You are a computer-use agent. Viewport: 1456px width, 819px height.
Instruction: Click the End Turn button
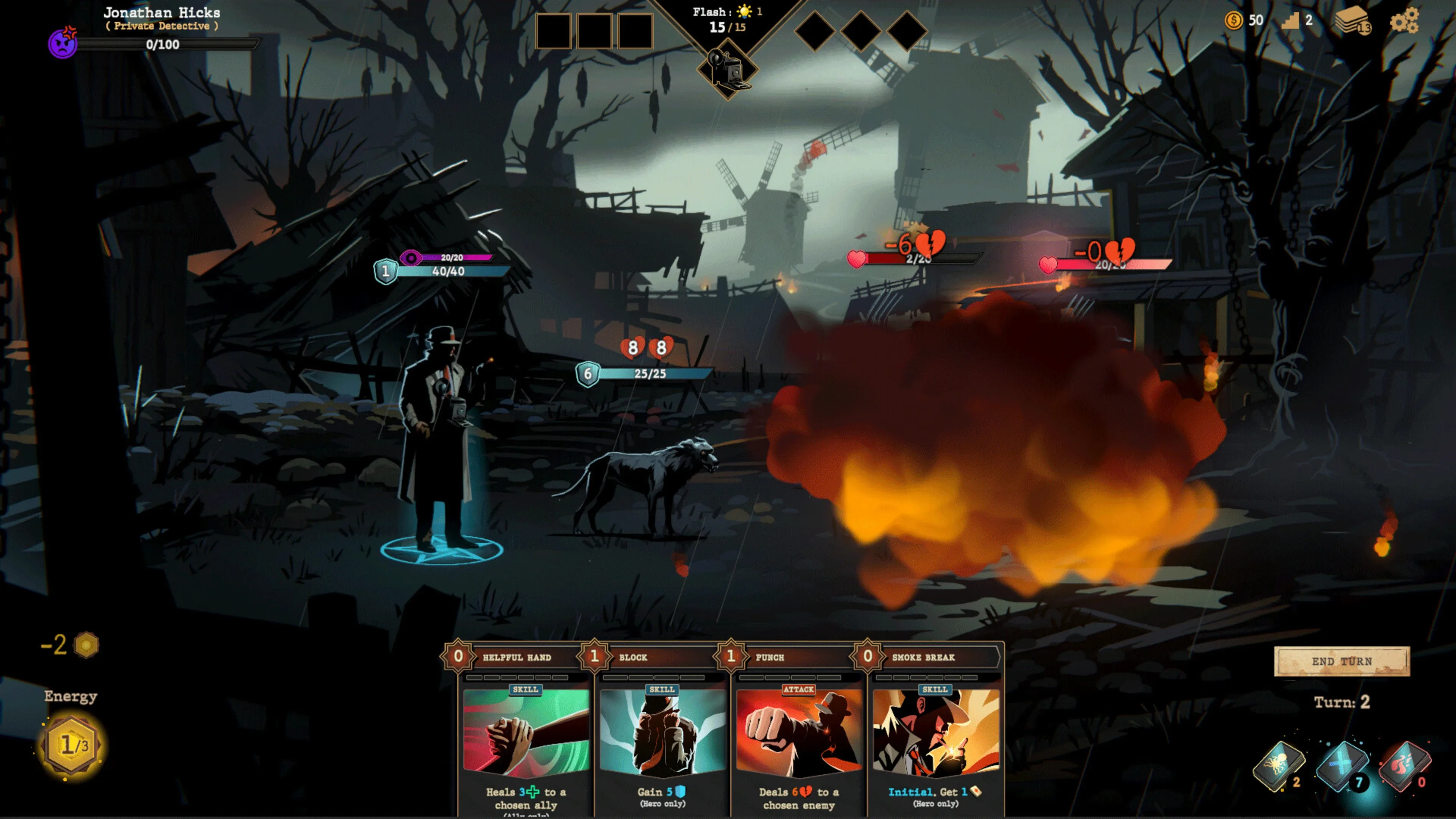(x=1342, y=661)
